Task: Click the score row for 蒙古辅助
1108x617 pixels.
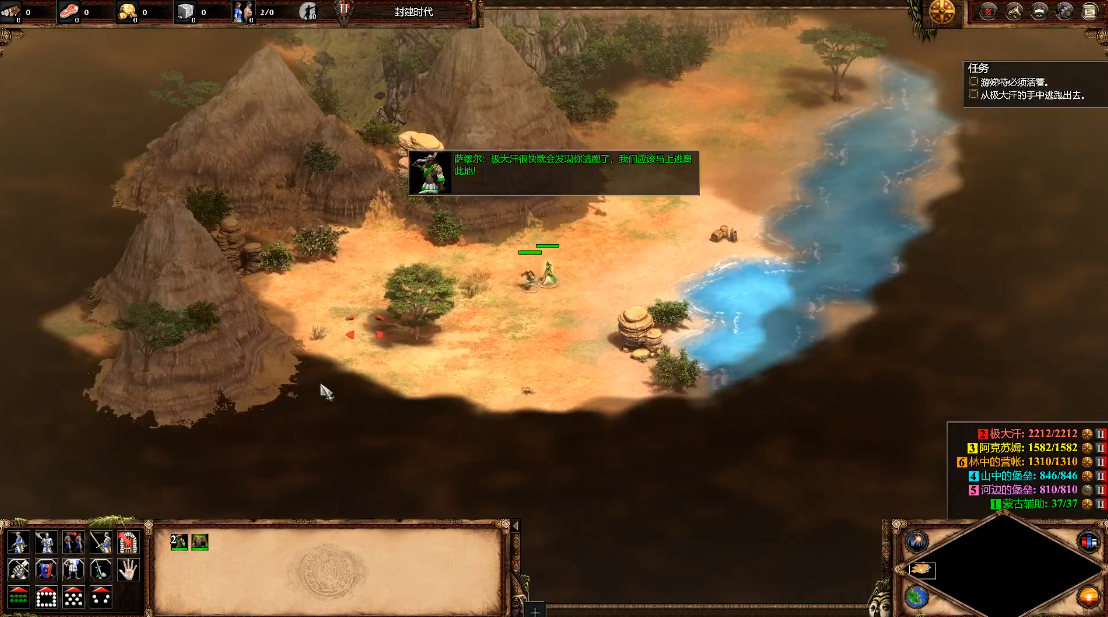Action: click(1035, 503)
